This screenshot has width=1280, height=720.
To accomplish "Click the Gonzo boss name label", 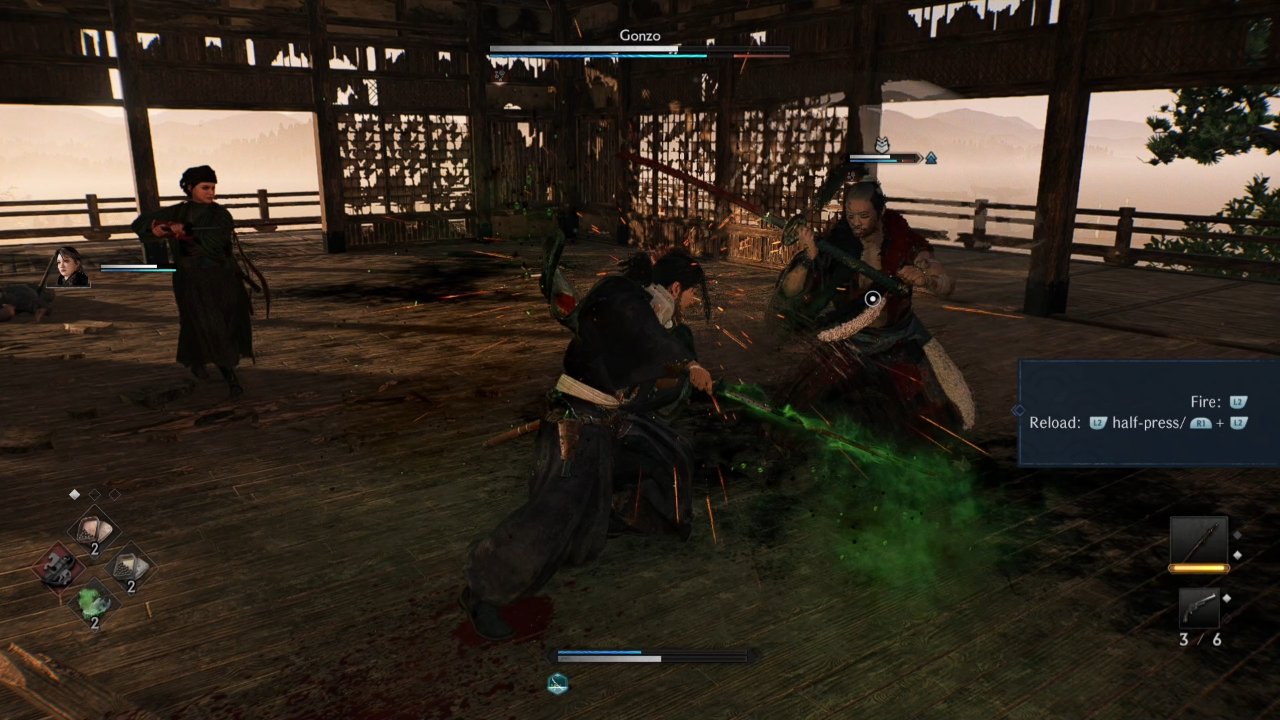I will (640, 35).
